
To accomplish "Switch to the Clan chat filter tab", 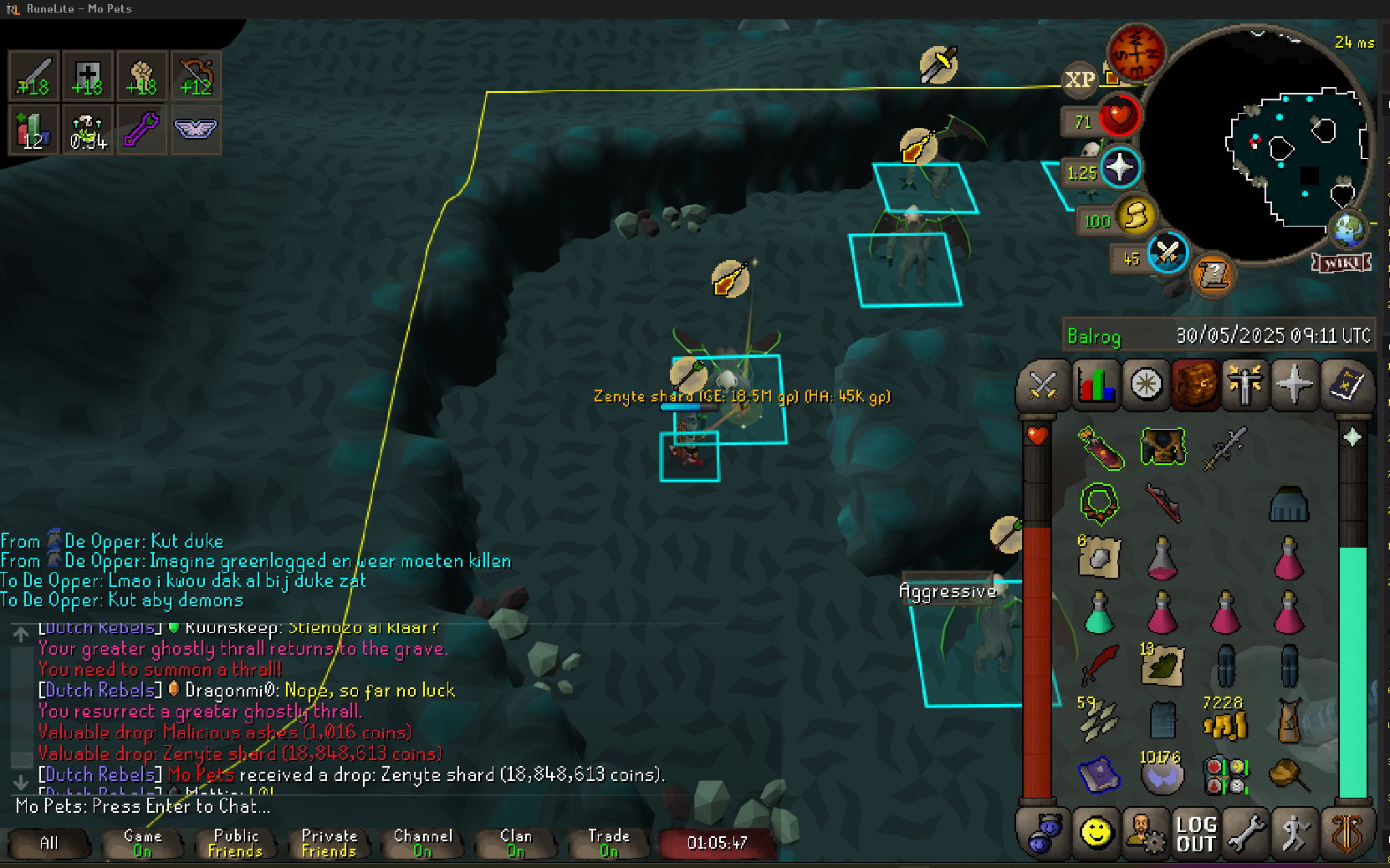I will 516,843.
